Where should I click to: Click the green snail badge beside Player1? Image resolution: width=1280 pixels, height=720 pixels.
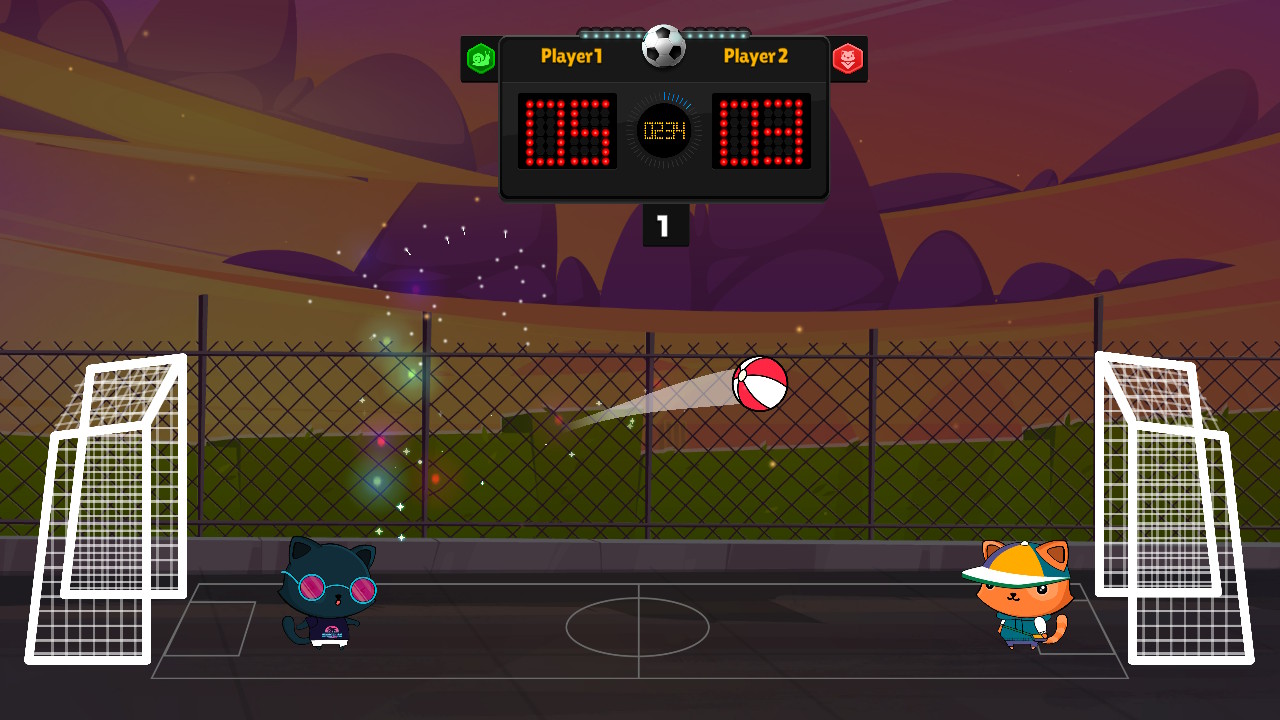point(481,59)
